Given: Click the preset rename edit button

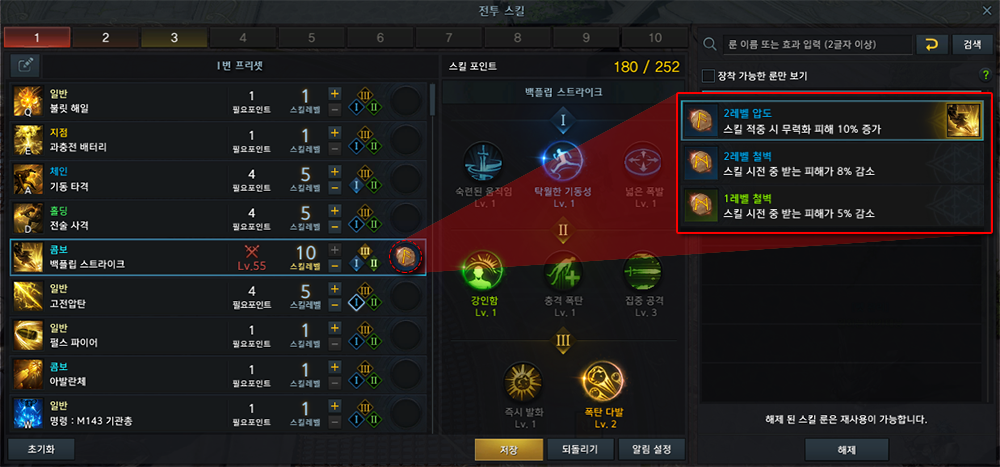Looking at the screenshot, I should [x=25, y=65].
